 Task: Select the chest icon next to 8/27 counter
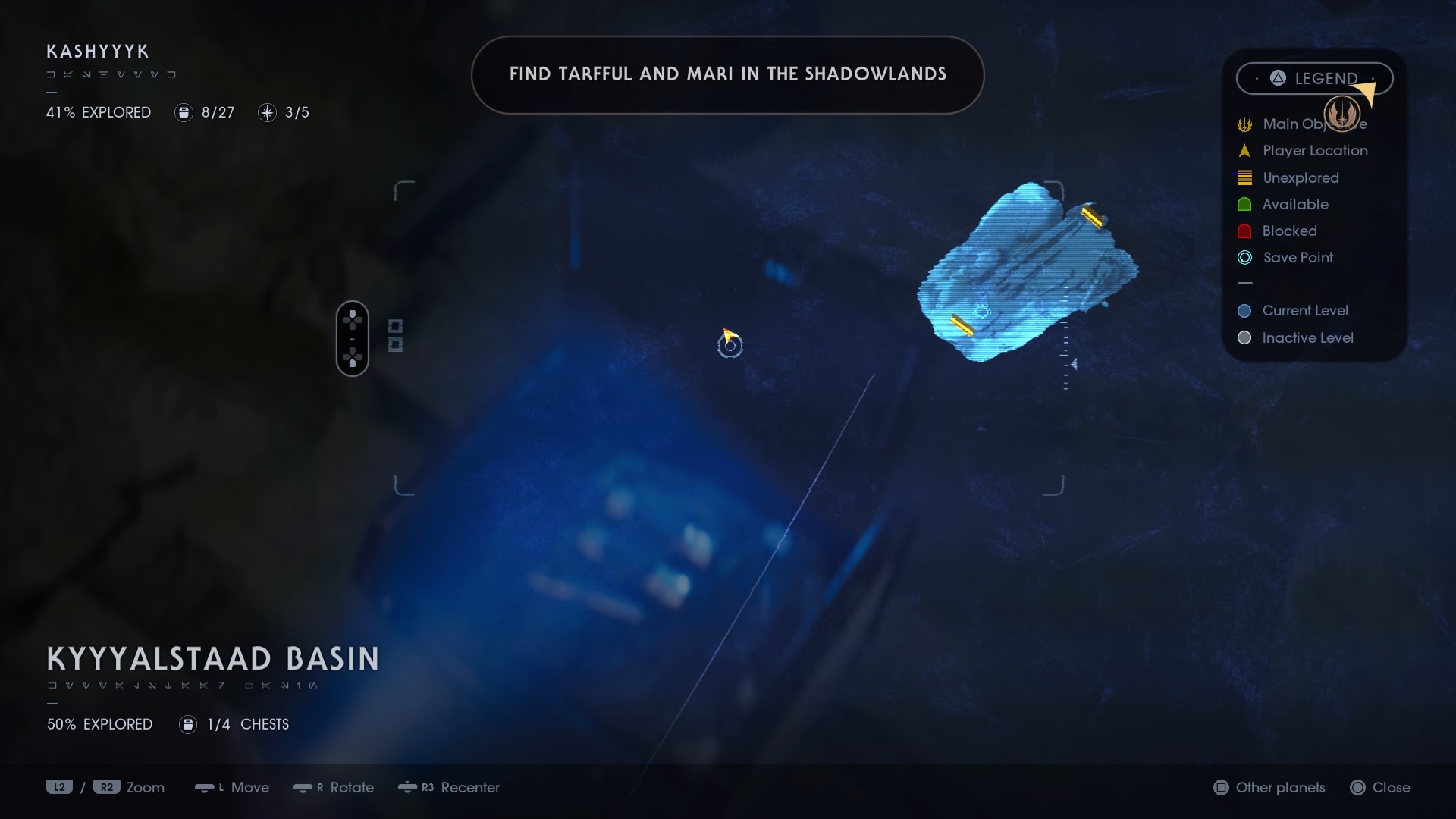coord(184,112)
